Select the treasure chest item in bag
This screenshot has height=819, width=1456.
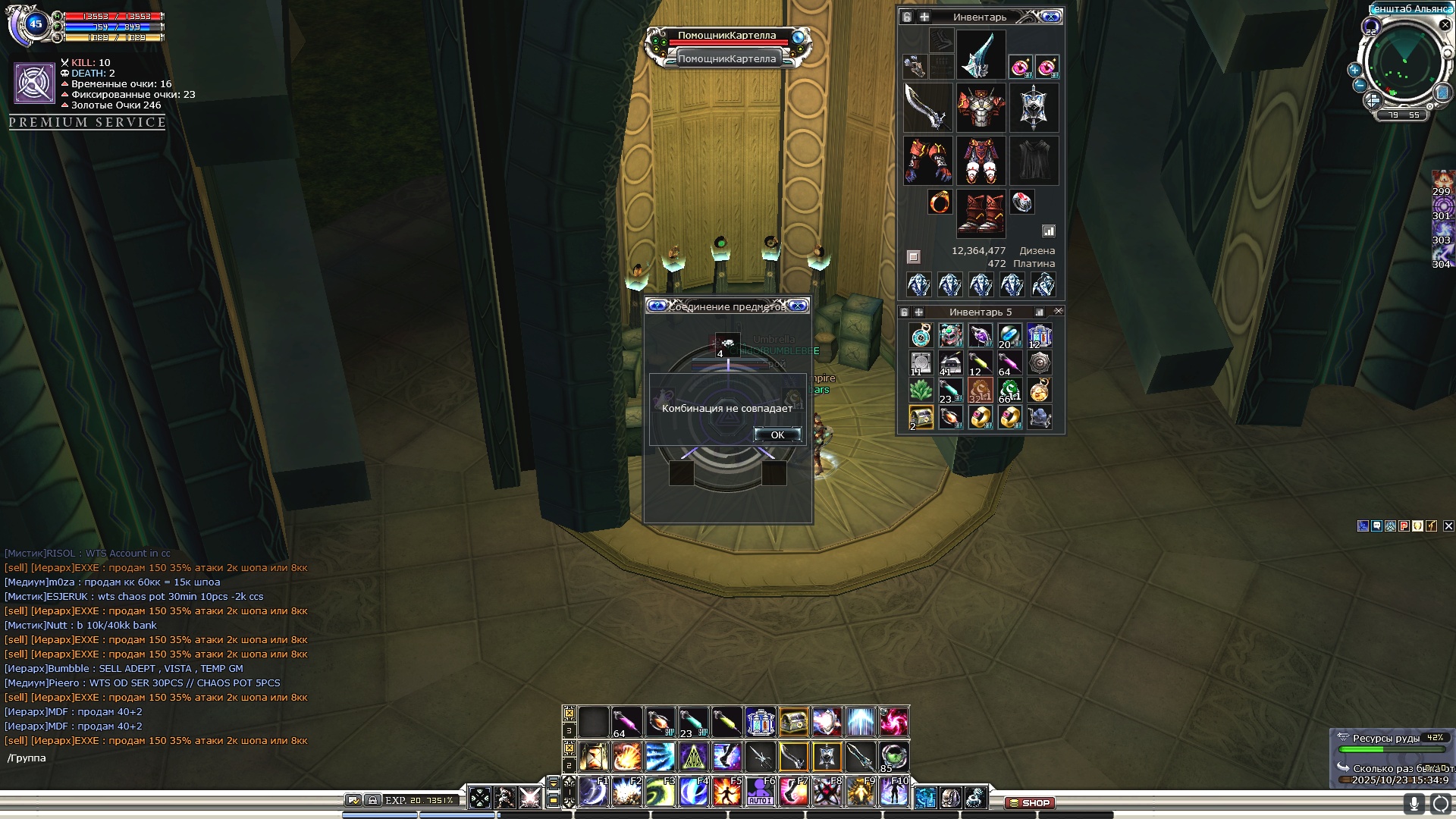pos(921,417)
